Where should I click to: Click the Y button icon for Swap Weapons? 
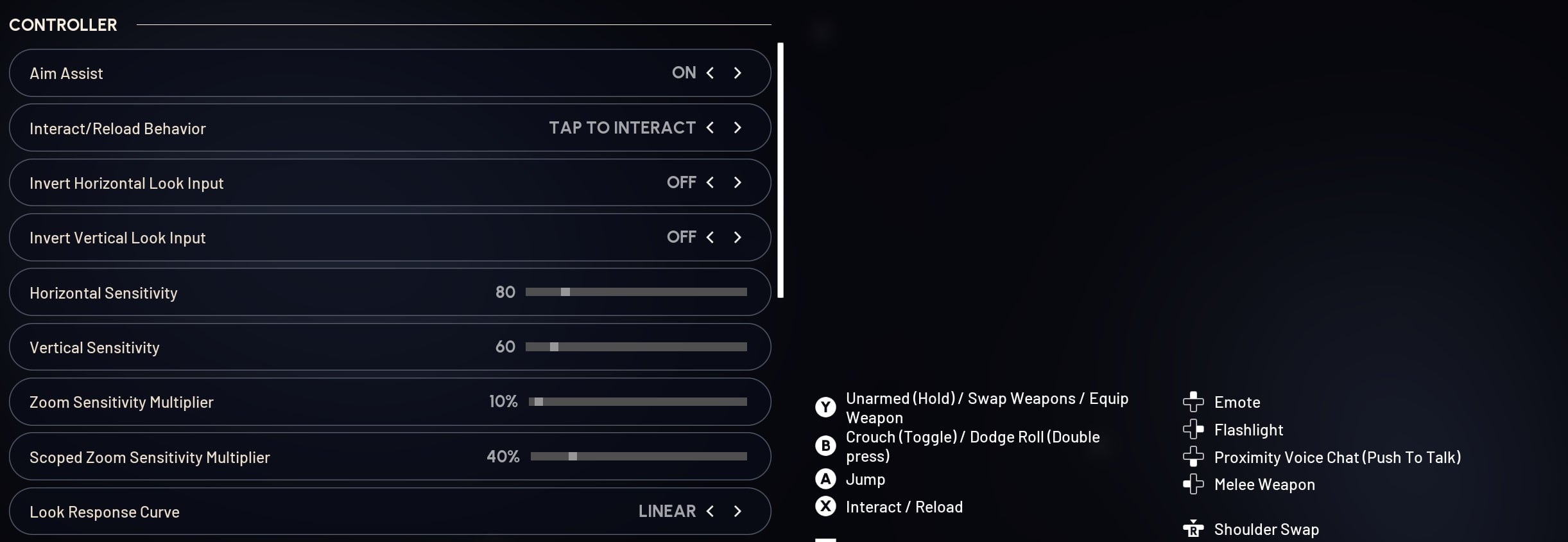point(825,407)
